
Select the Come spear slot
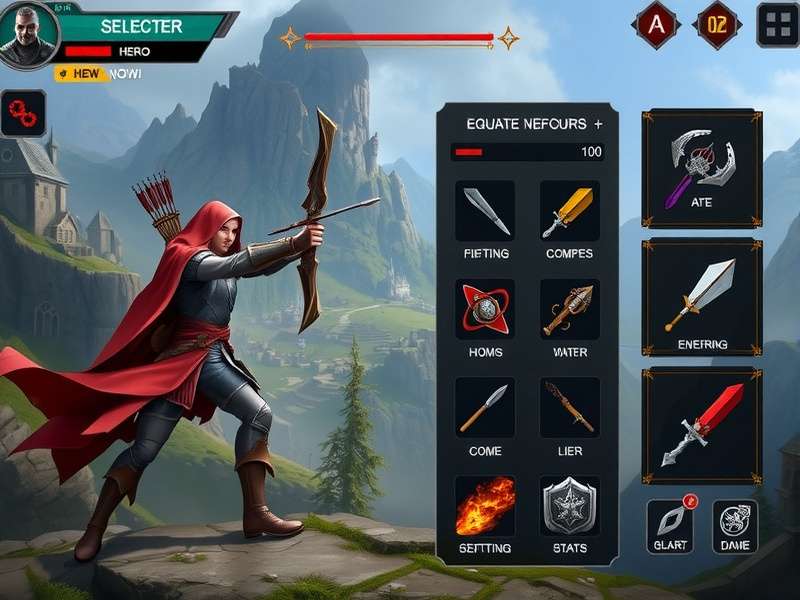tap(486, 407)
